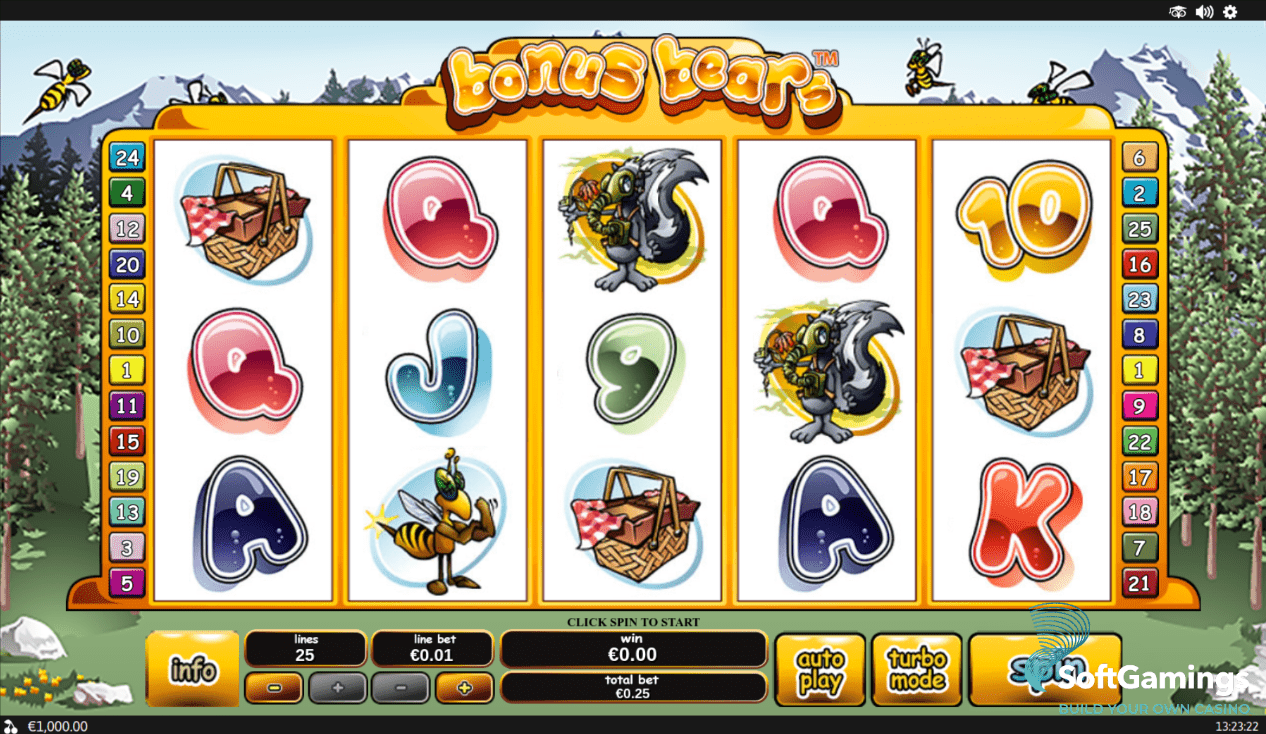Activate payline 21

pyautogui.click(x=1140, y=582)
